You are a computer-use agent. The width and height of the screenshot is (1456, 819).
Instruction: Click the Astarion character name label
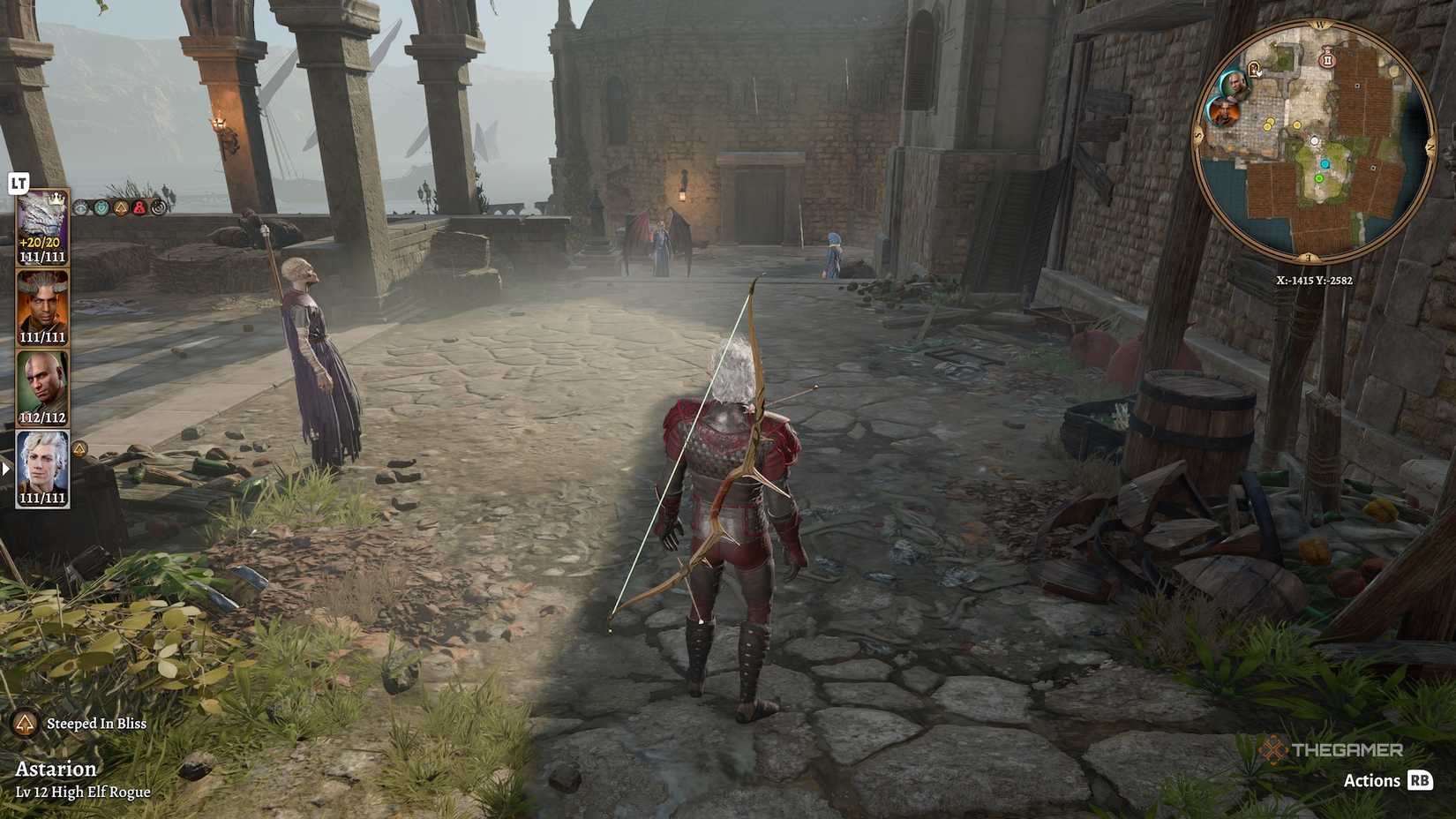pyautogui.click(x=56, y=769)
